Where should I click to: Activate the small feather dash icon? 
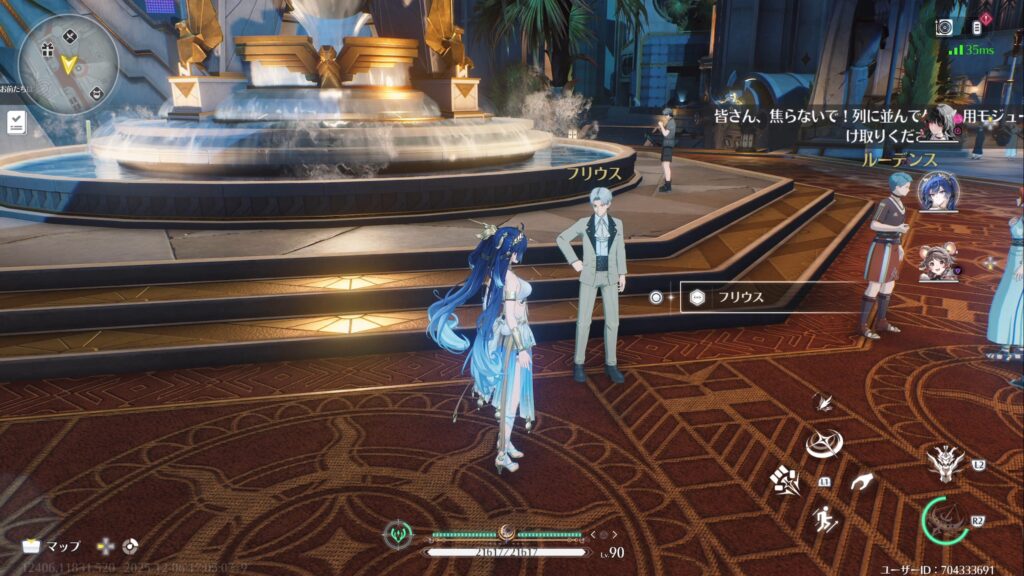(x=825, y=402)
